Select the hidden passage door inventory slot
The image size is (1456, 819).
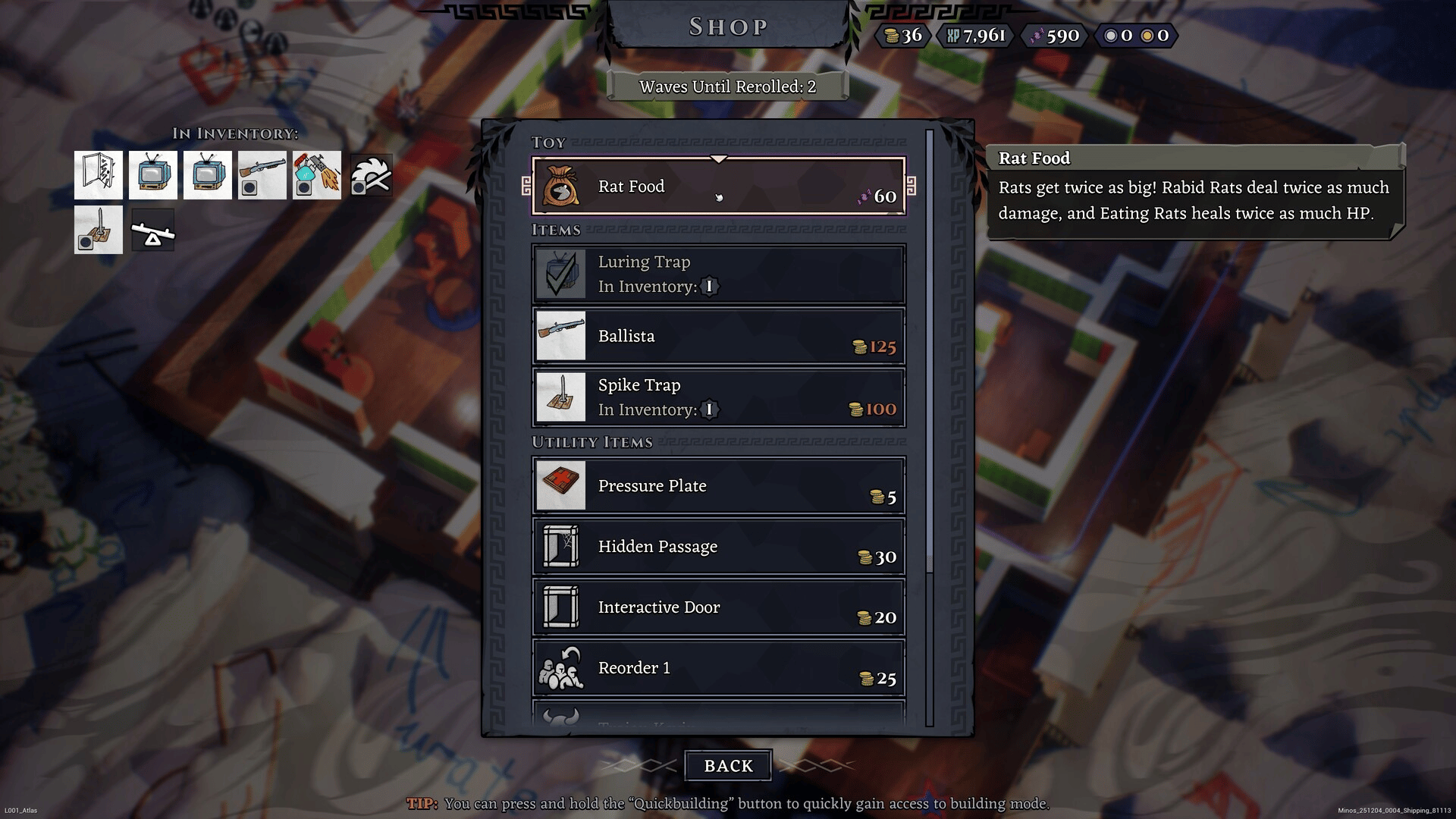point(99,175)
